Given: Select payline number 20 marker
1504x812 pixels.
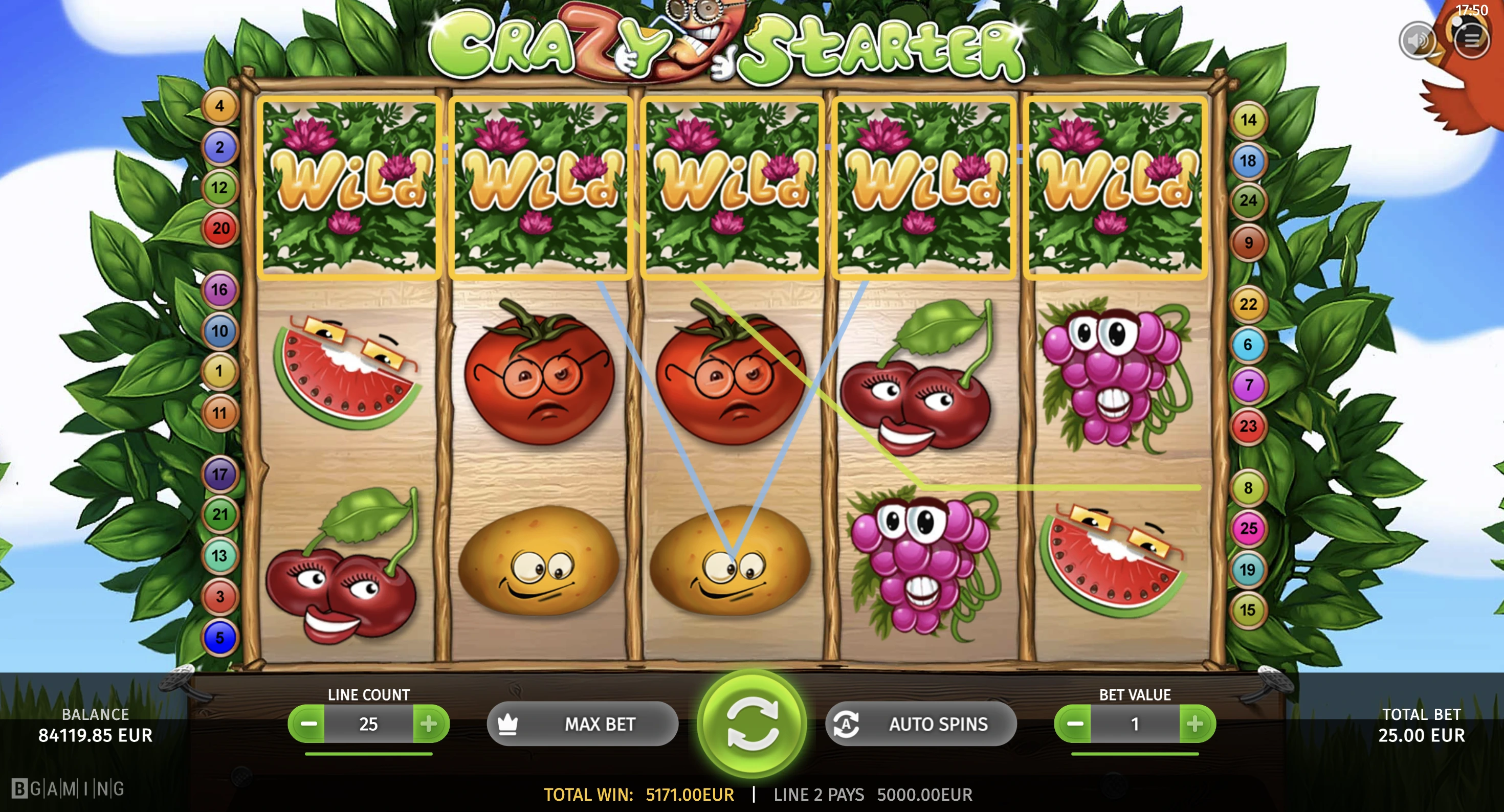Looking at the screenshot, I should click(x=220, y=228).
